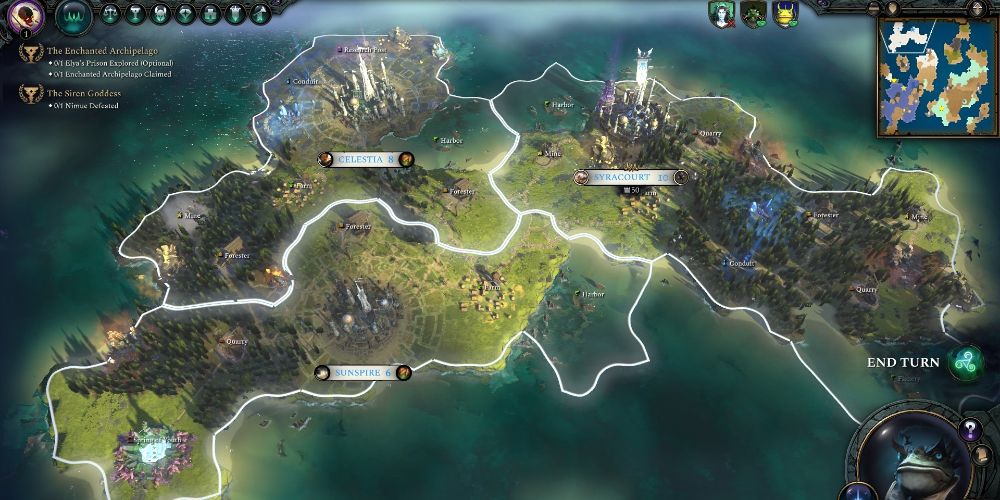Image resolution: width=1000 pixels, height=500 pixels.
Task: Click the pale elf woman rival portrait
Action: pos(719,14)
